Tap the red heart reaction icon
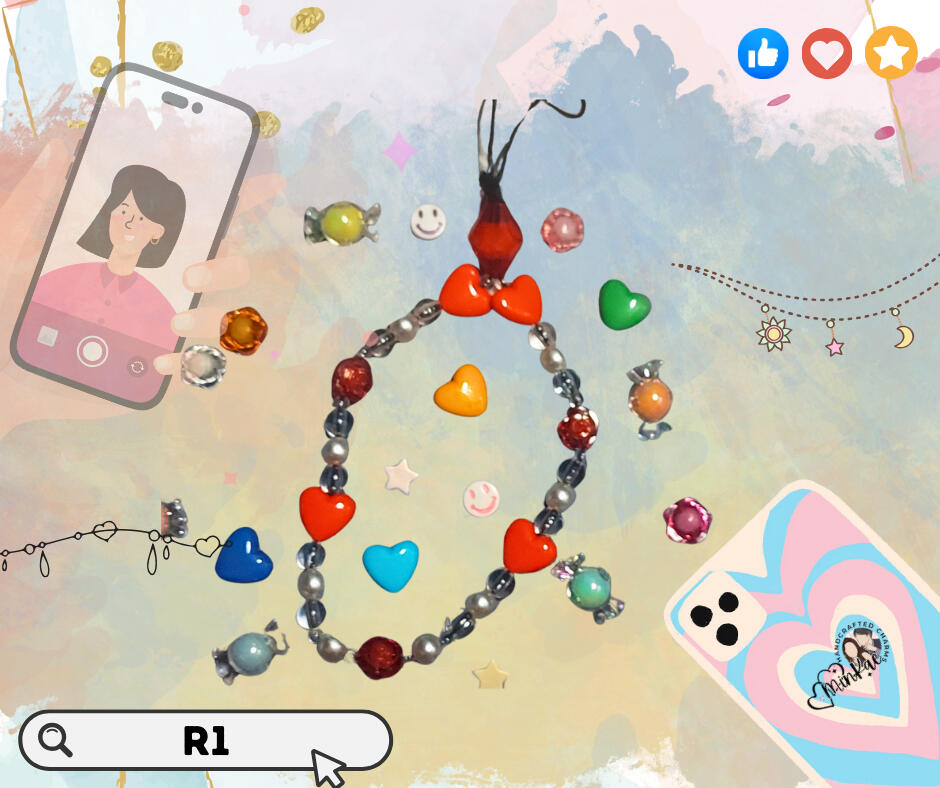This screenshot has height=788, width=940. [x=826, y=54]
